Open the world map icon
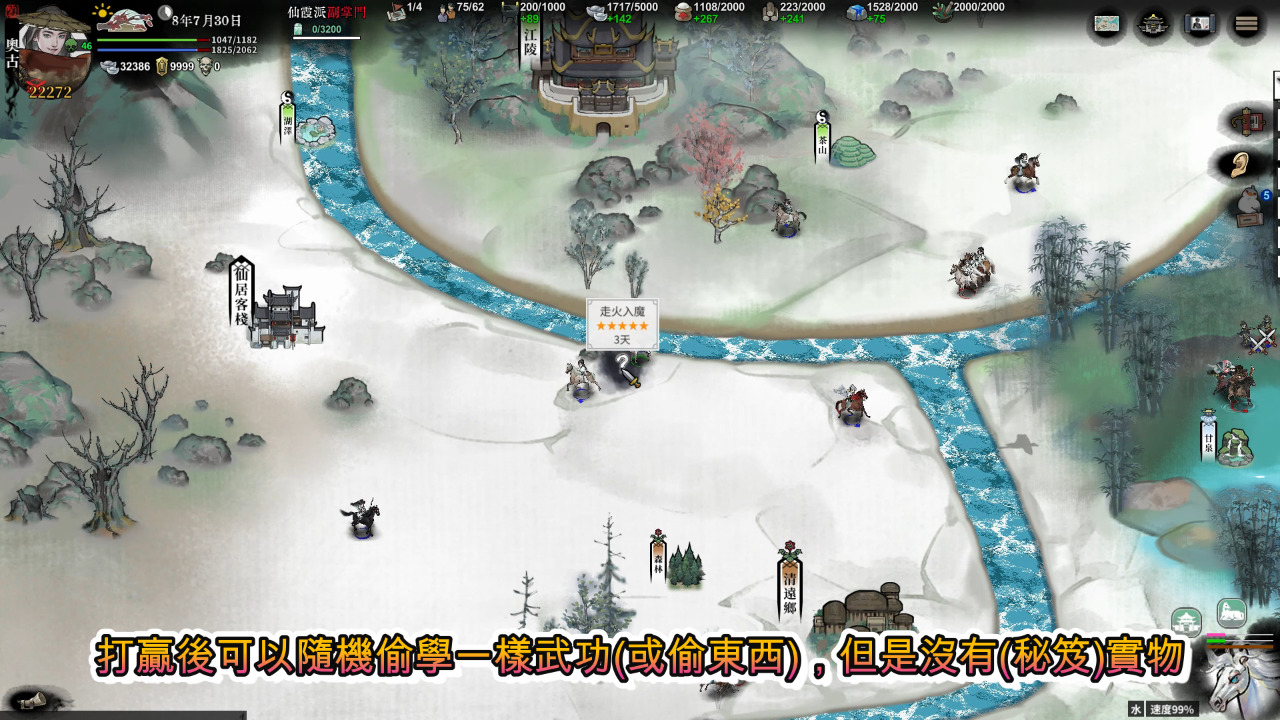 tap(1107, 25)
